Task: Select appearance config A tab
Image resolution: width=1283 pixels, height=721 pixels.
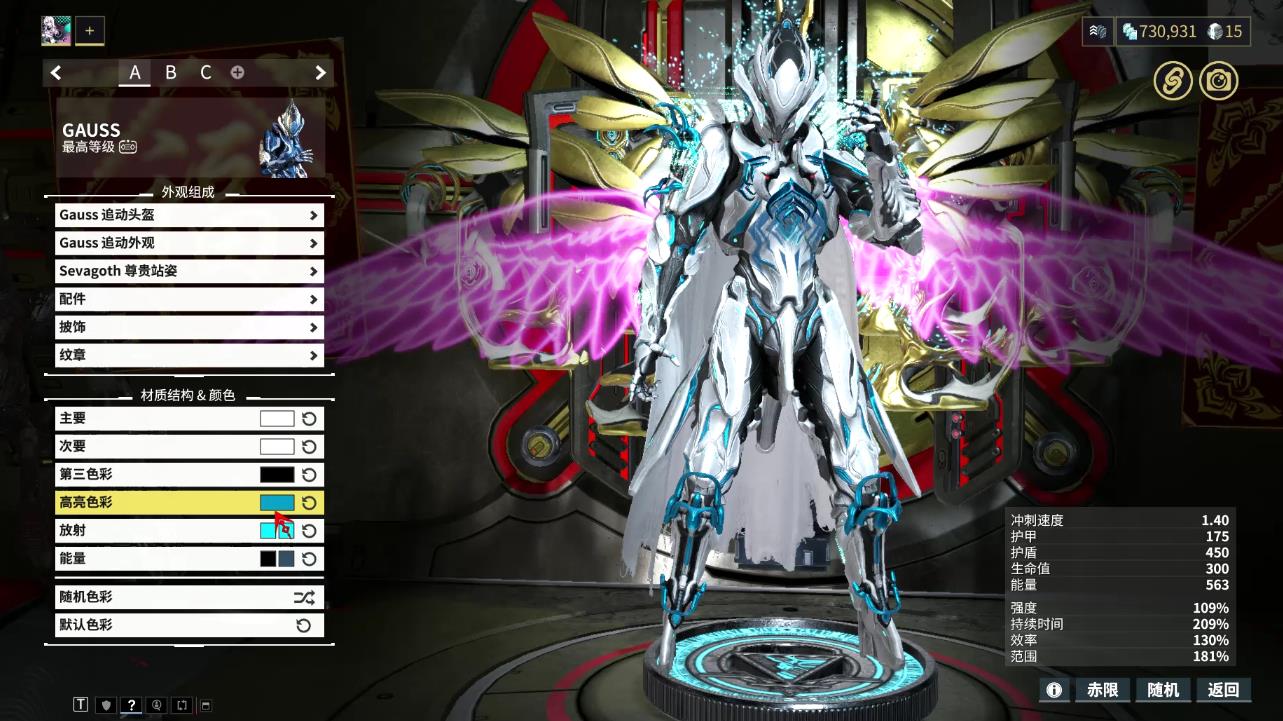Action: [x=135, y=72]
